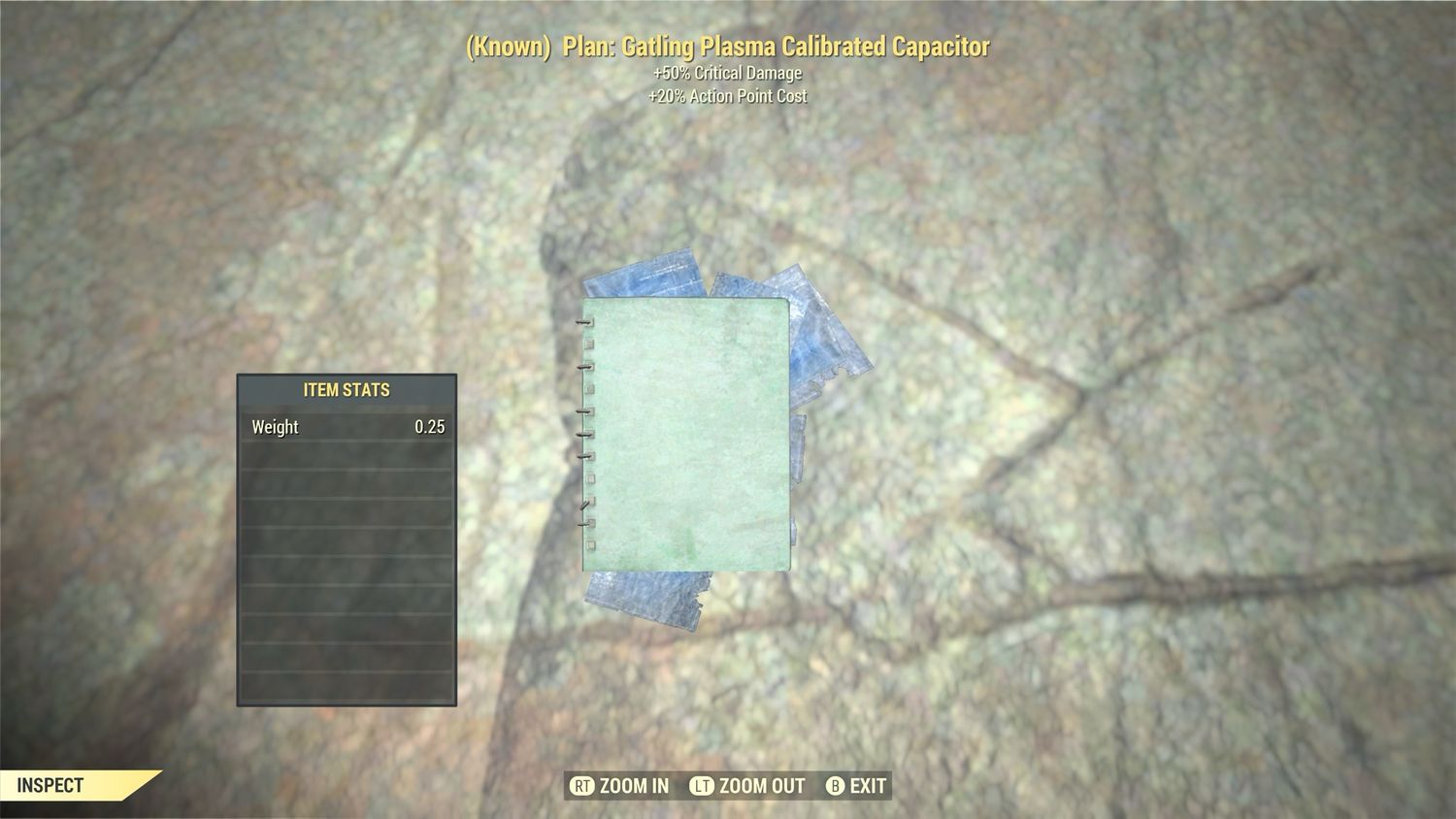Click the Plan: Gatling Plasma Calibrated Capacitor title

[x=728, y=46]
